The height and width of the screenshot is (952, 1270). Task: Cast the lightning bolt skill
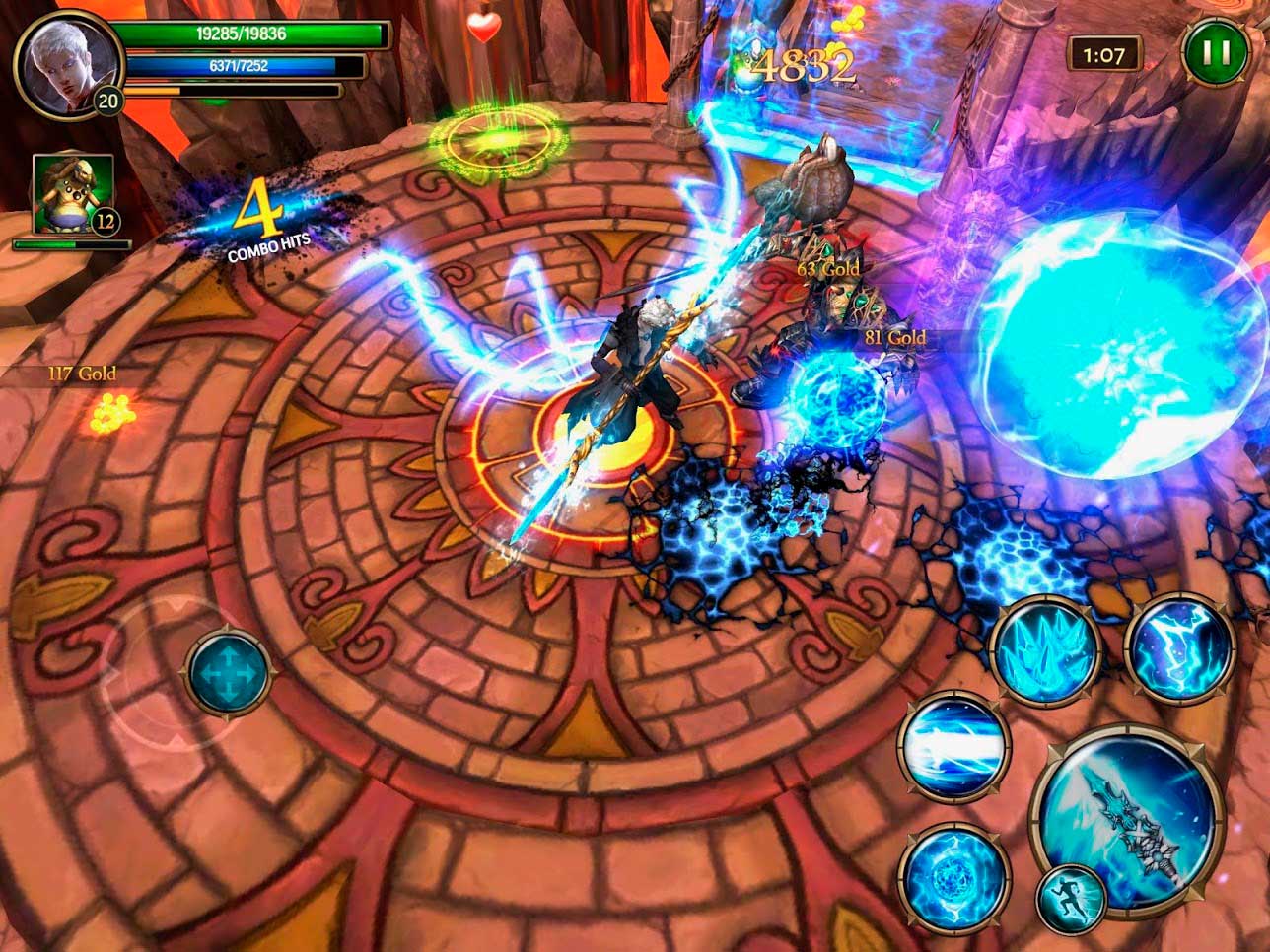pos(1180,649)
